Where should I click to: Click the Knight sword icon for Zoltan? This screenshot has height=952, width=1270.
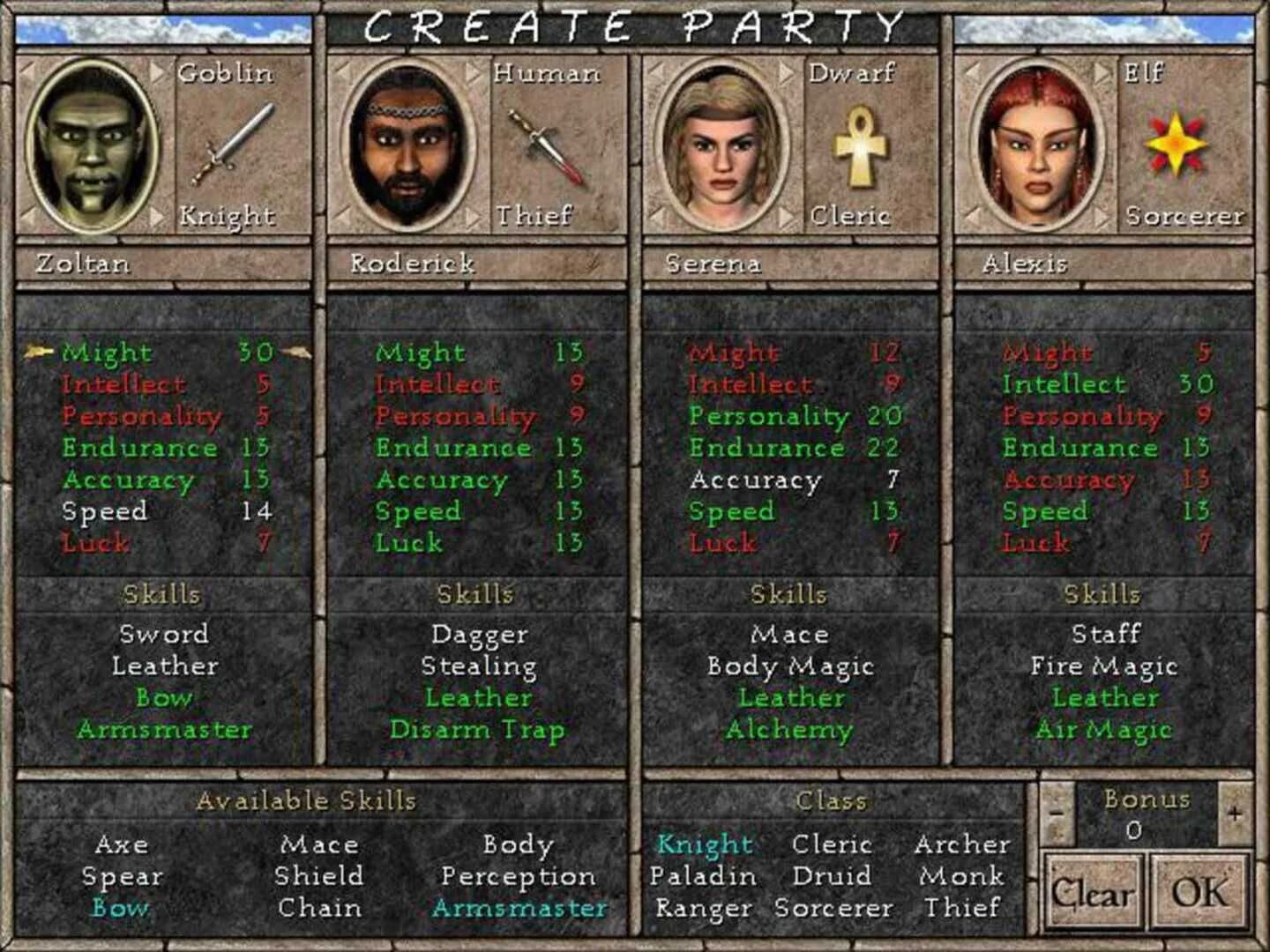pyautogui.click(x=234, y=145)
